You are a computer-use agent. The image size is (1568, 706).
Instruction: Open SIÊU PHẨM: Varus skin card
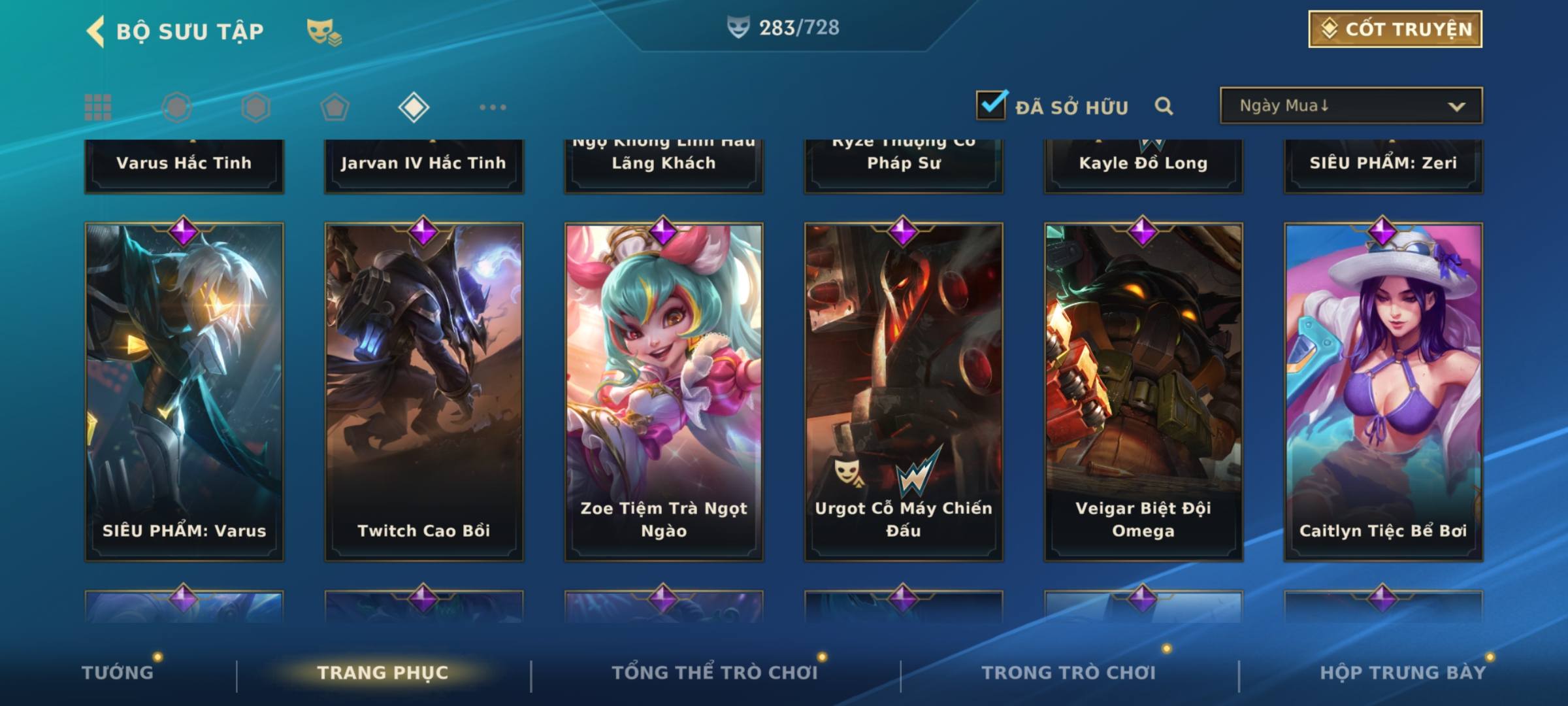(184, 391)
